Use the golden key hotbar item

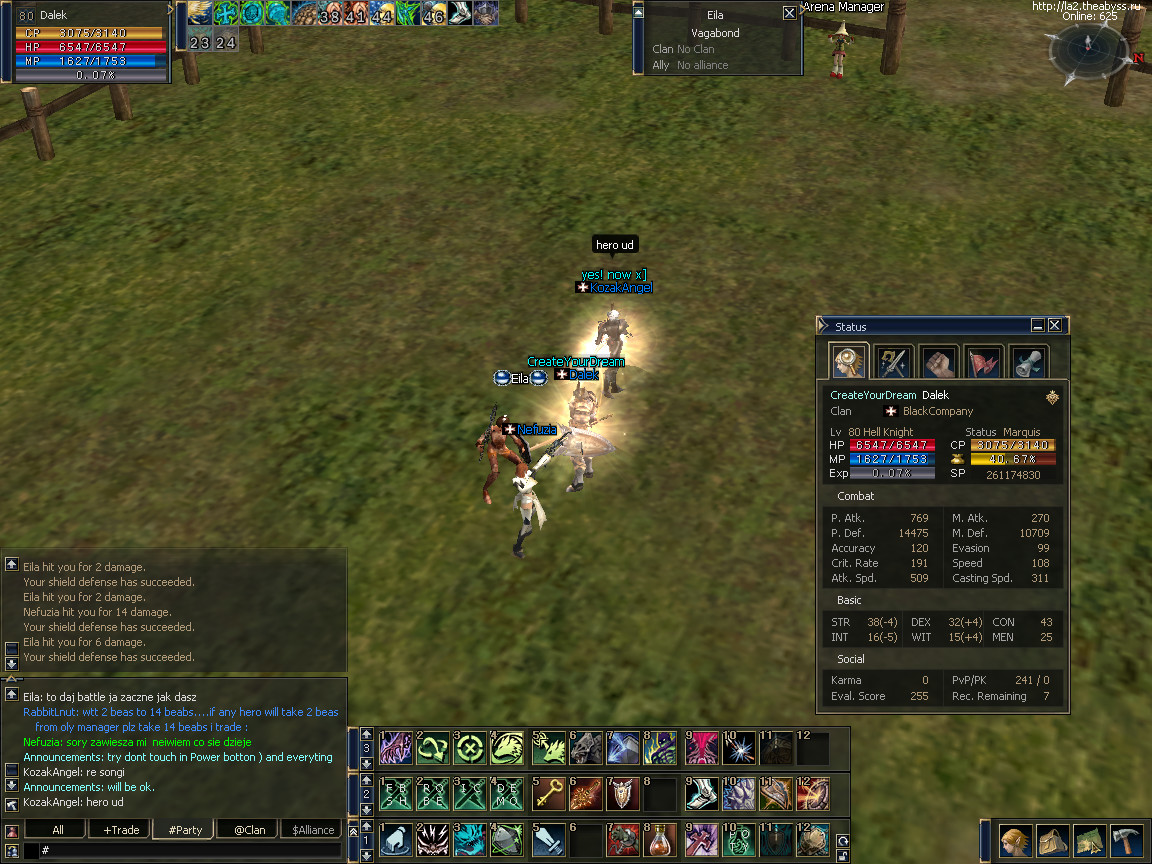(547, 794)
